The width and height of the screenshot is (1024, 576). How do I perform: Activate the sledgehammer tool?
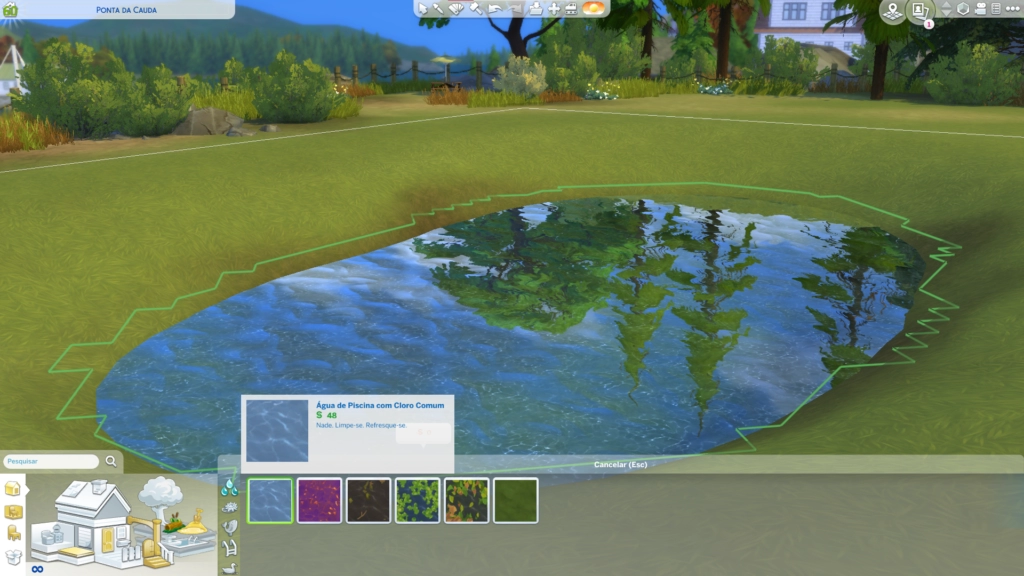(476, 8)
